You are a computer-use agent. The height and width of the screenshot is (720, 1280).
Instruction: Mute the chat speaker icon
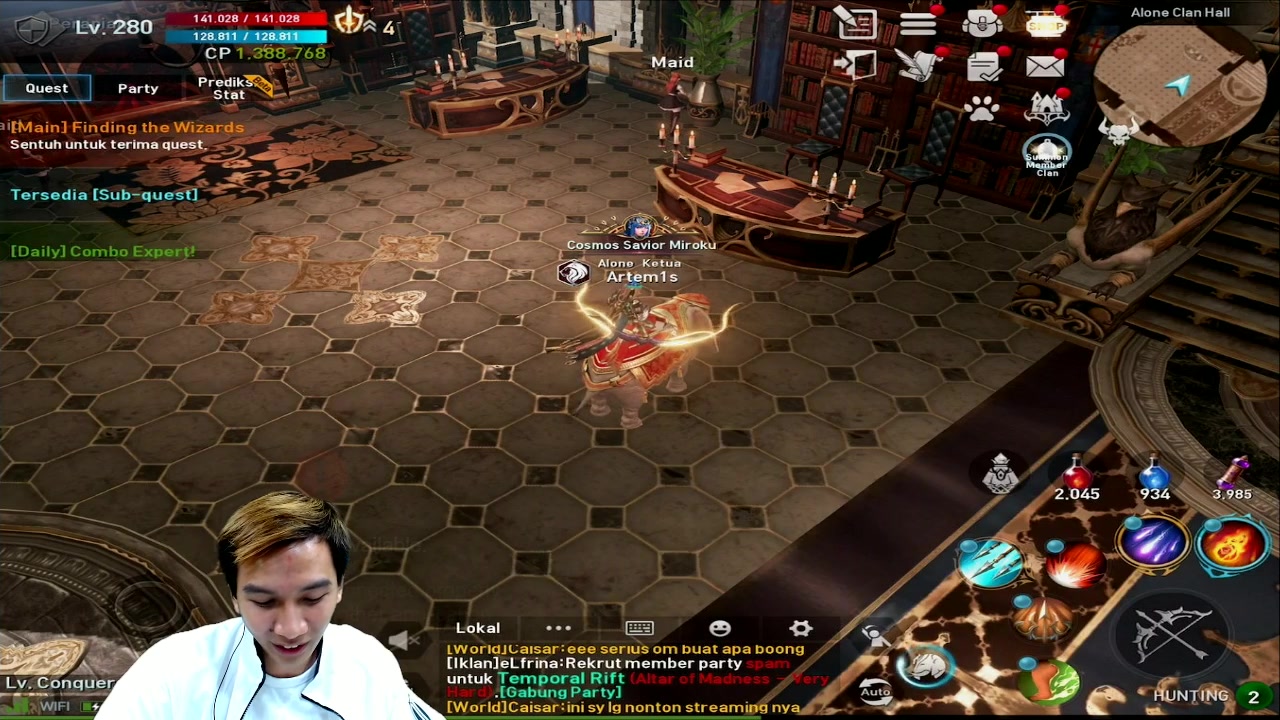pyautogui.click(x=404, y=641)
